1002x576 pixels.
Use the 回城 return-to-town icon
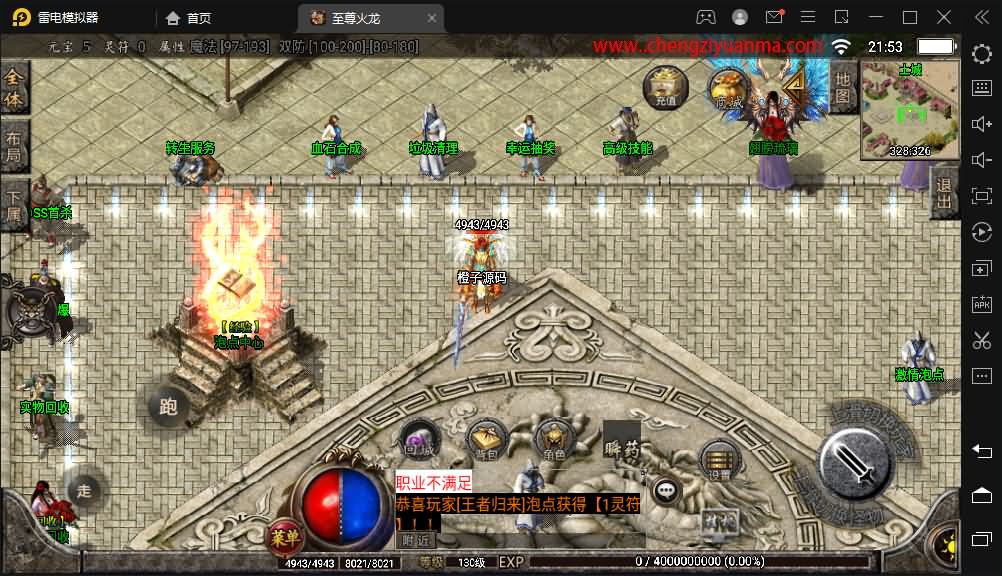point(420,439)
